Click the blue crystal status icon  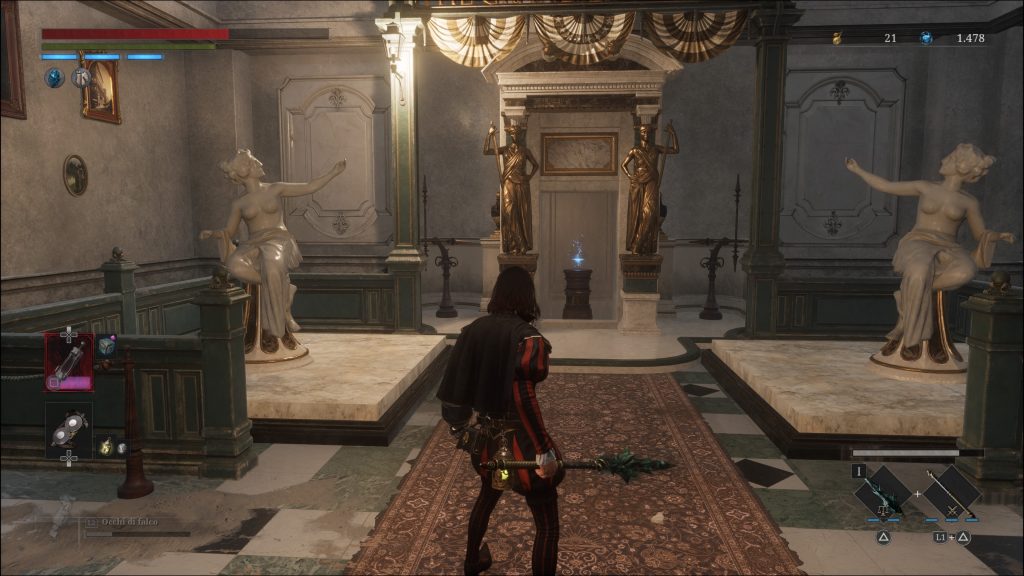coord(54,76)
